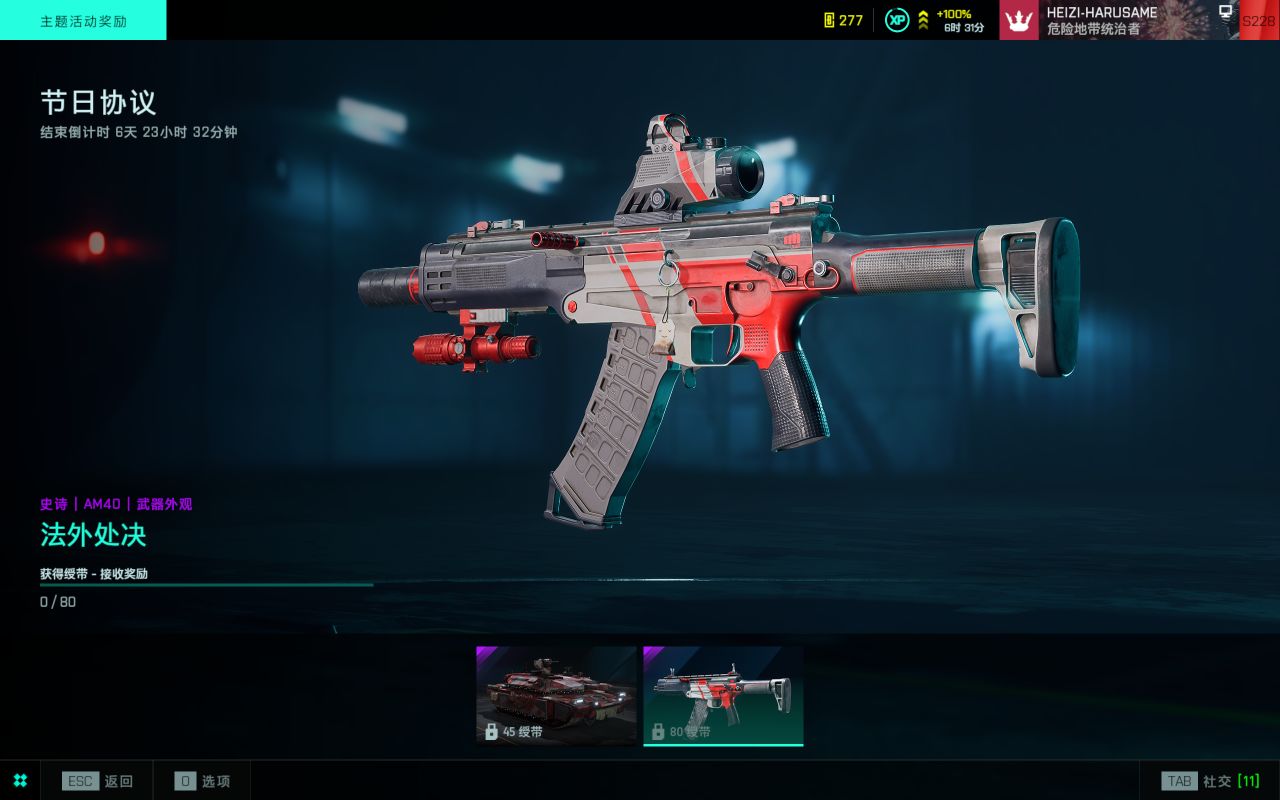Open the 选项 options button
Image resolution: width=1280 pixels, height=800 pixels.
[x=203, y=781]
